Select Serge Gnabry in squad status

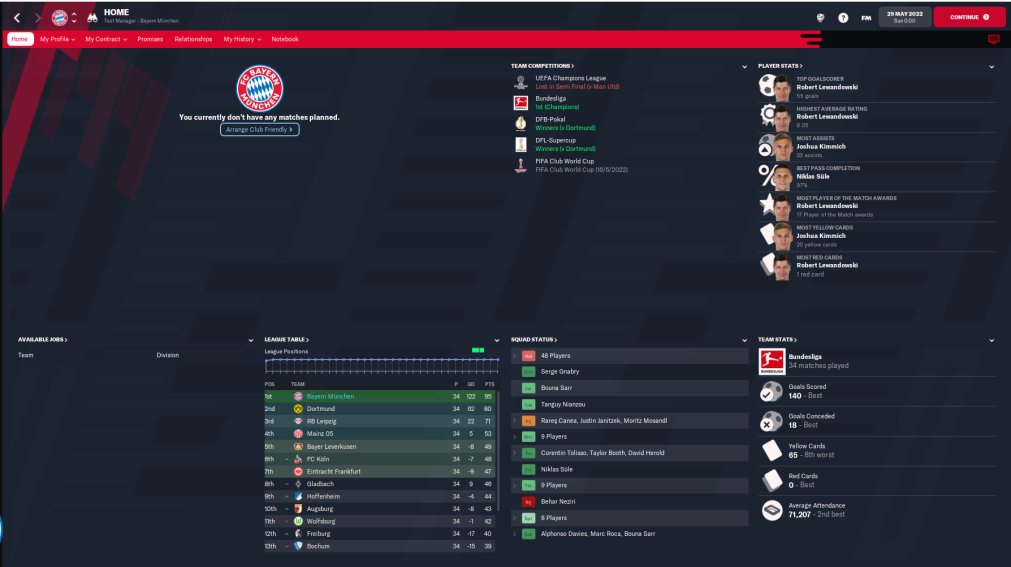(x=562, y=371)
